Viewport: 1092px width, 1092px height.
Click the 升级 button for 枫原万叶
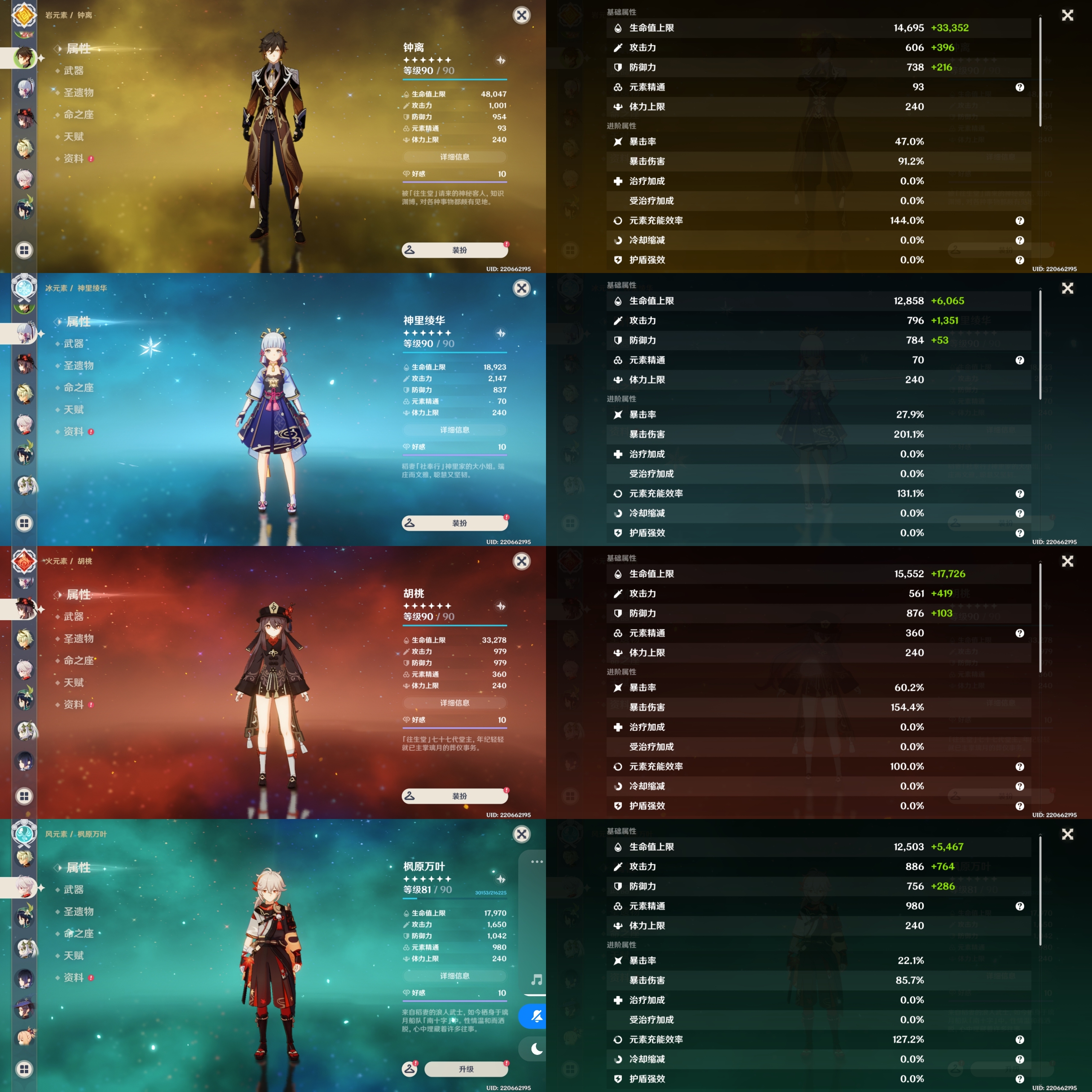[x=466, y=1069]
